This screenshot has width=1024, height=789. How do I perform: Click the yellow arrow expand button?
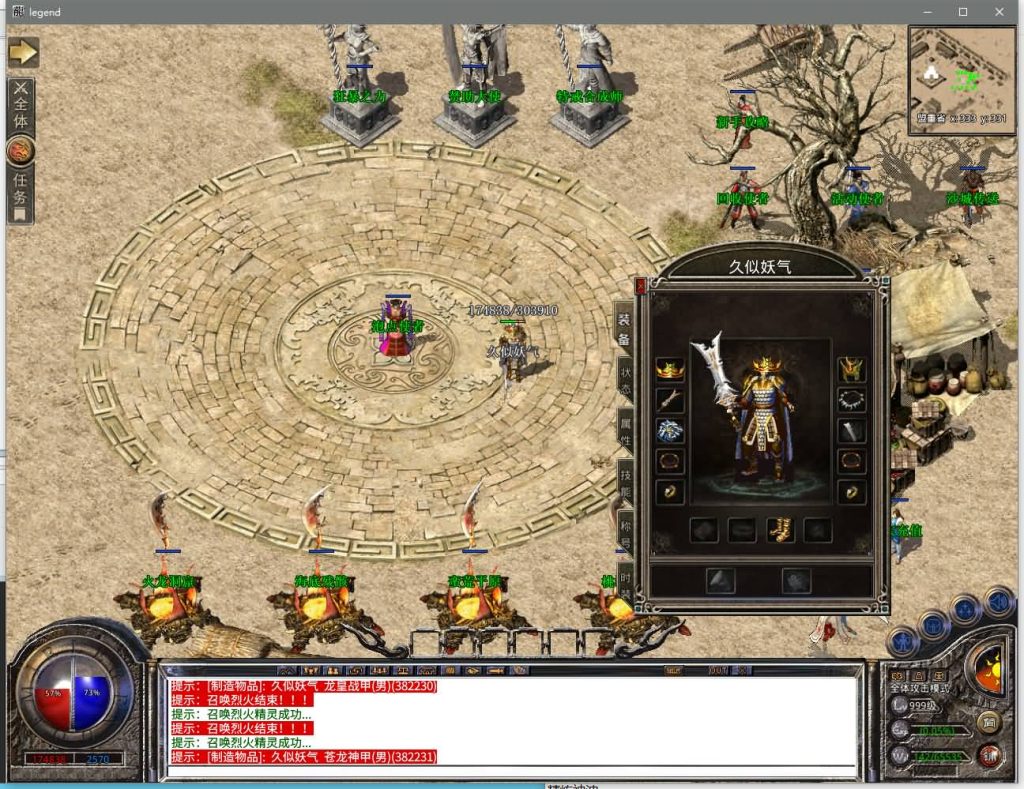click(23, 51)
